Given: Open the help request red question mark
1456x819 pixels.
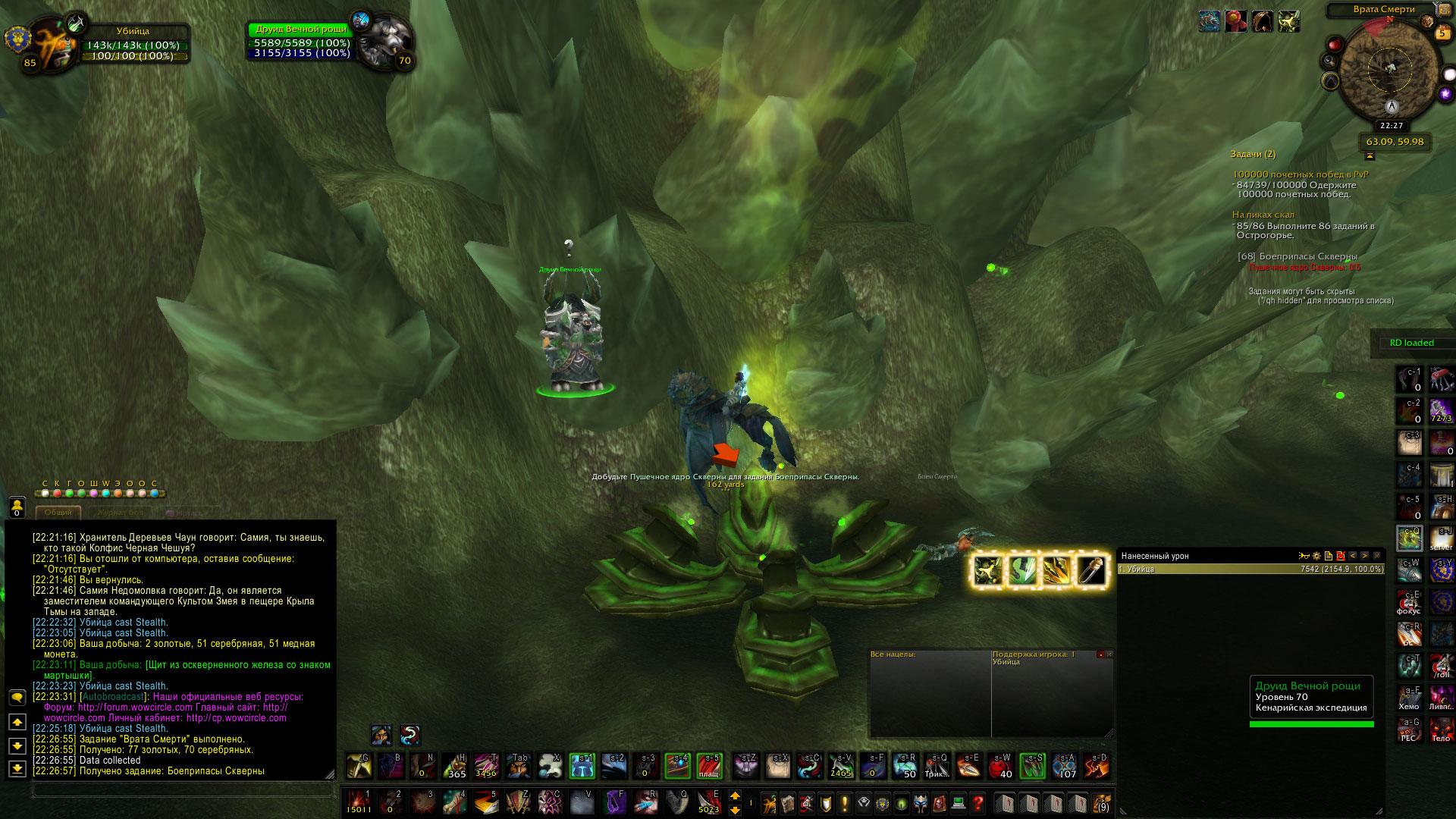Looking at the screenshot, I should coord(978,802).
